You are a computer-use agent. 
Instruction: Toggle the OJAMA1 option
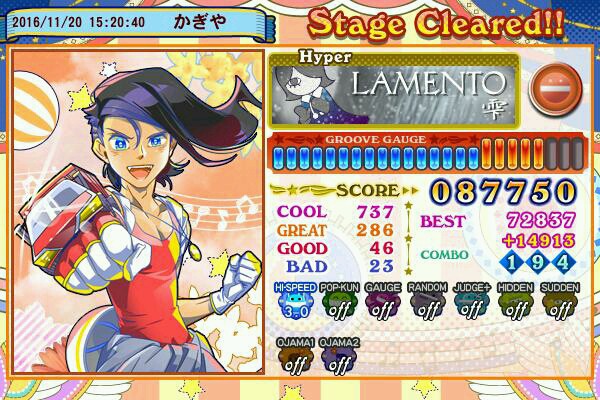294,360
